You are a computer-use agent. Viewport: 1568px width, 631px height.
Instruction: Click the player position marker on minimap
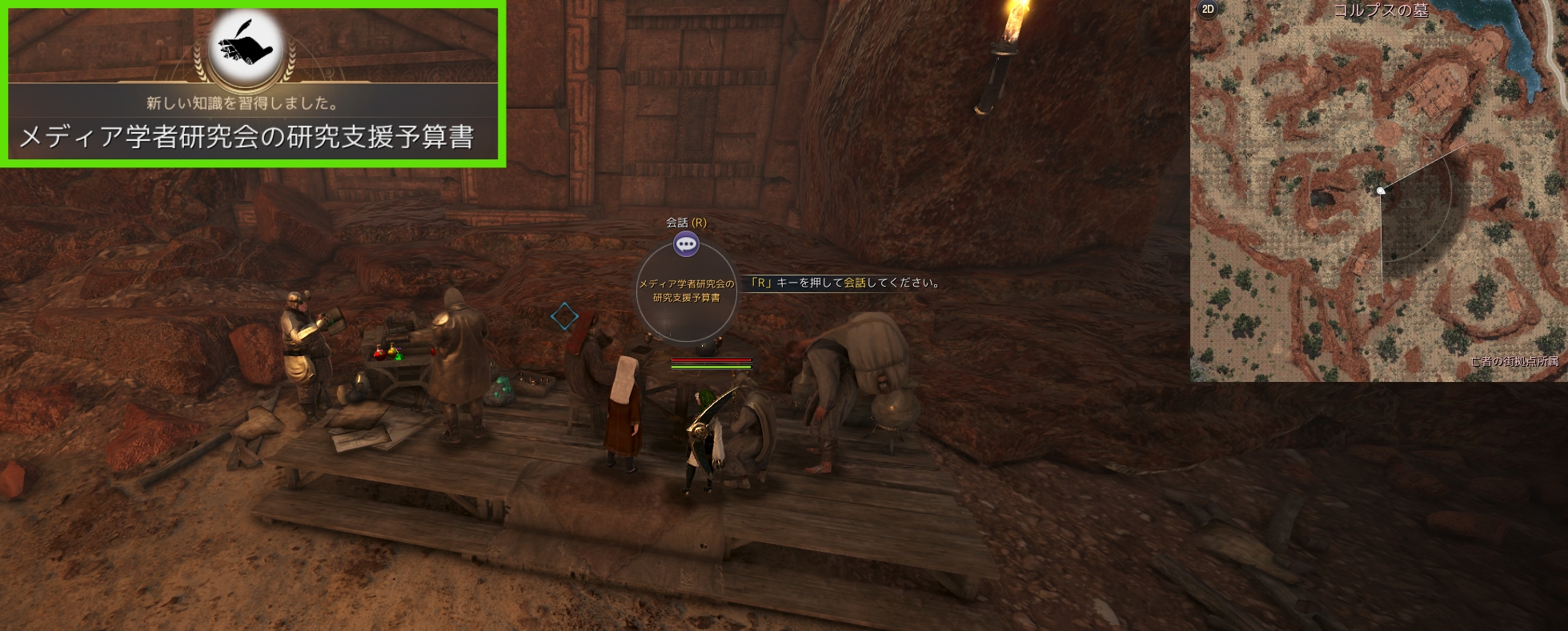1380,191
